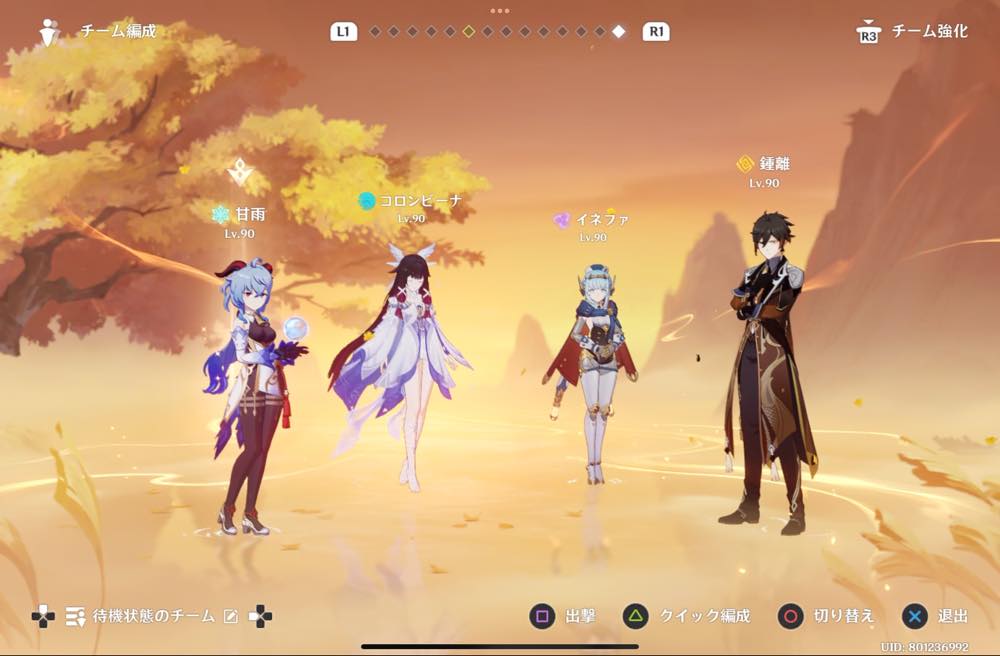The image size is (1000, 656).
Task: Open the チーム編成 party setup header
Action: pos(118,31)
